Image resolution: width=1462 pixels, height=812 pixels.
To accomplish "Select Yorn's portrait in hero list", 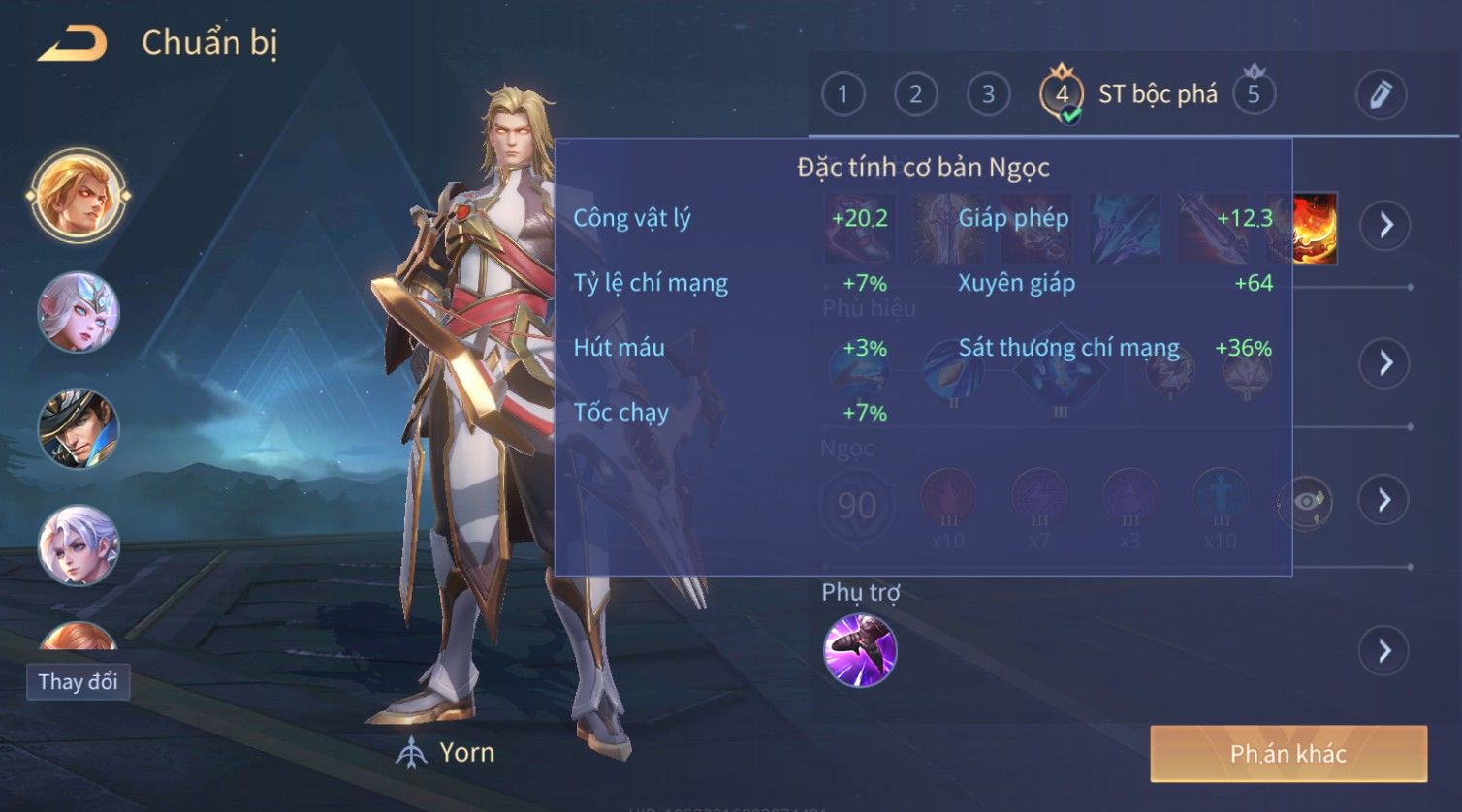I will click(79, 196).
